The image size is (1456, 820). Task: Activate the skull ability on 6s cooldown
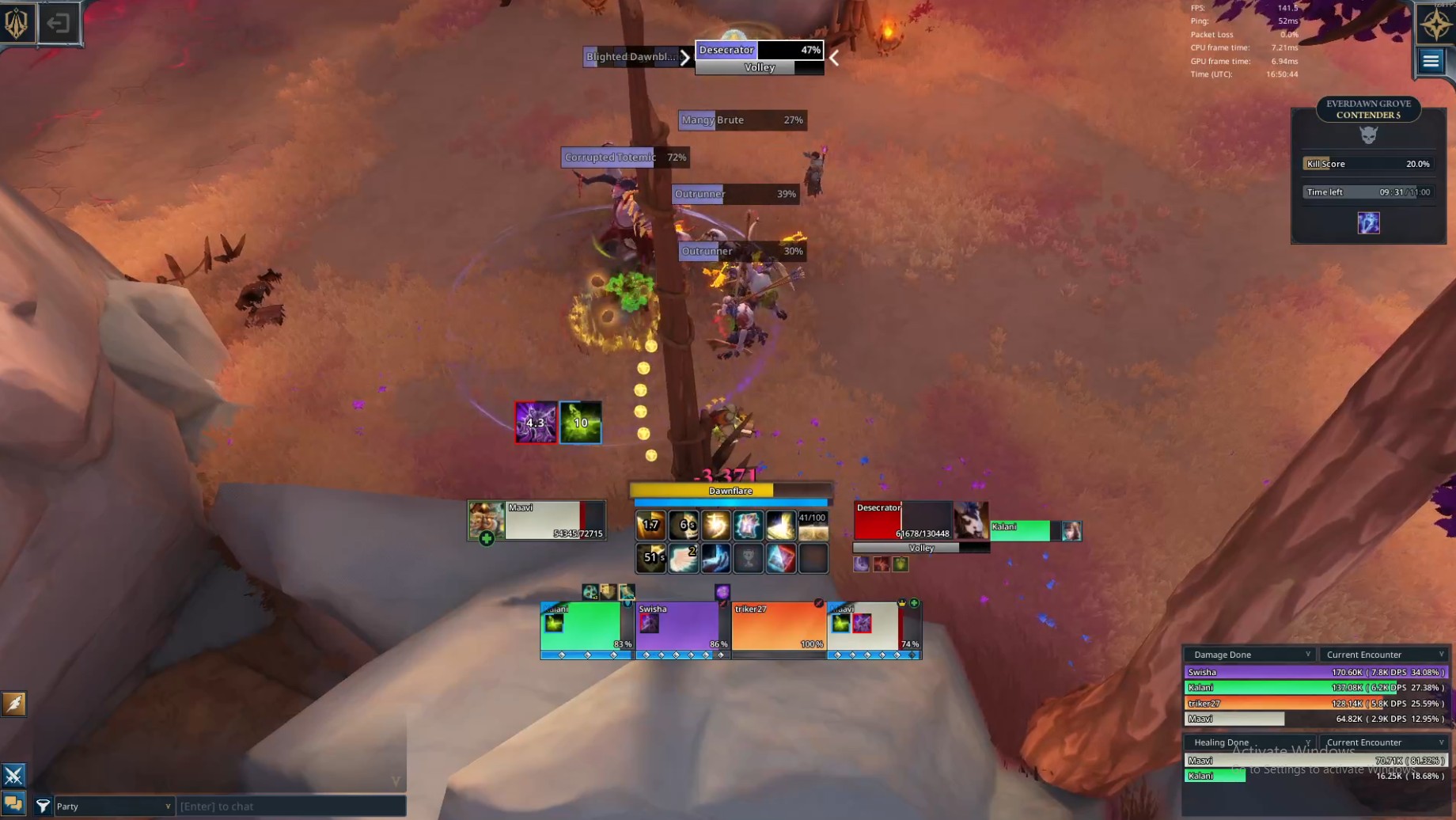(x=683, y=524)
